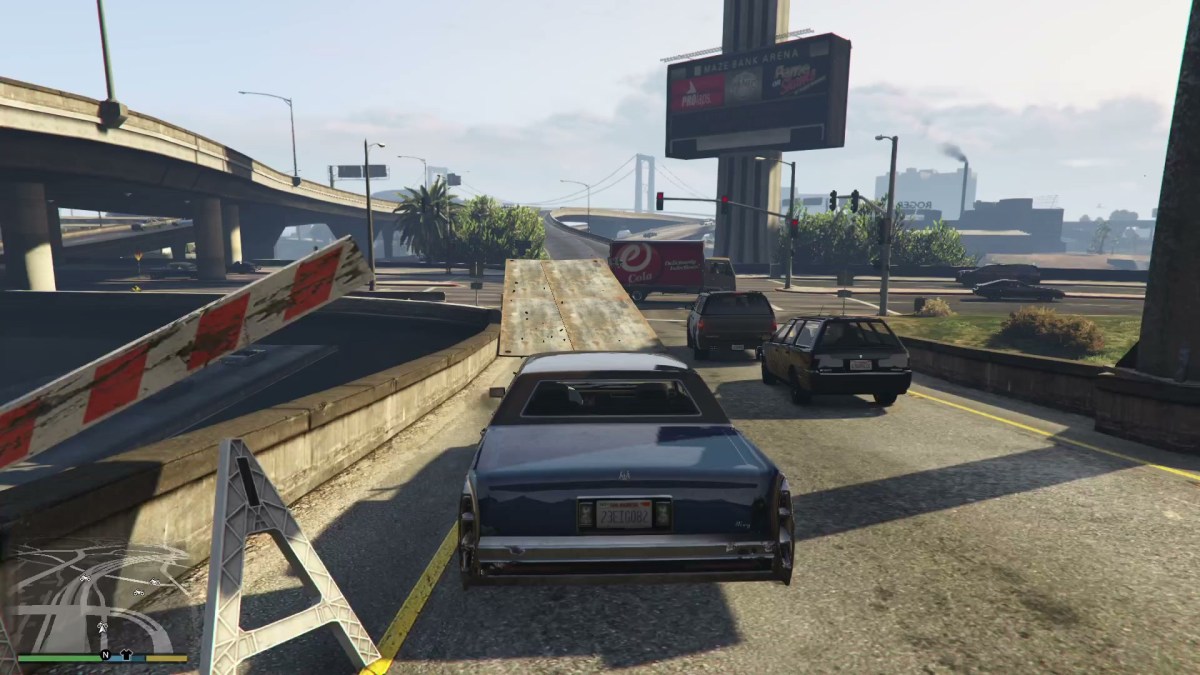1200x675 pixels.
Task: Select the player arrow on the minimap
Action: pos(102,627)
